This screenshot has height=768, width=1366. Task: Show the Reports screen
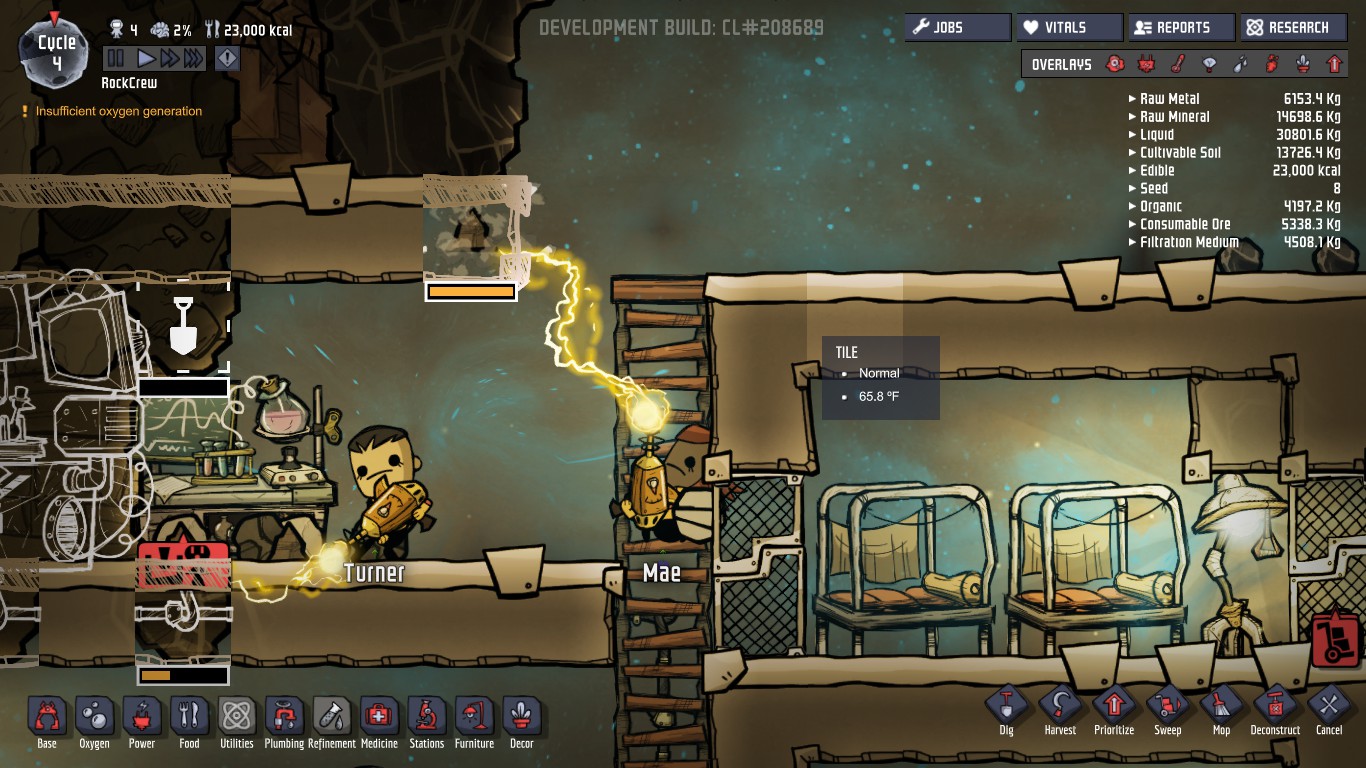[x=1181, y=28]
